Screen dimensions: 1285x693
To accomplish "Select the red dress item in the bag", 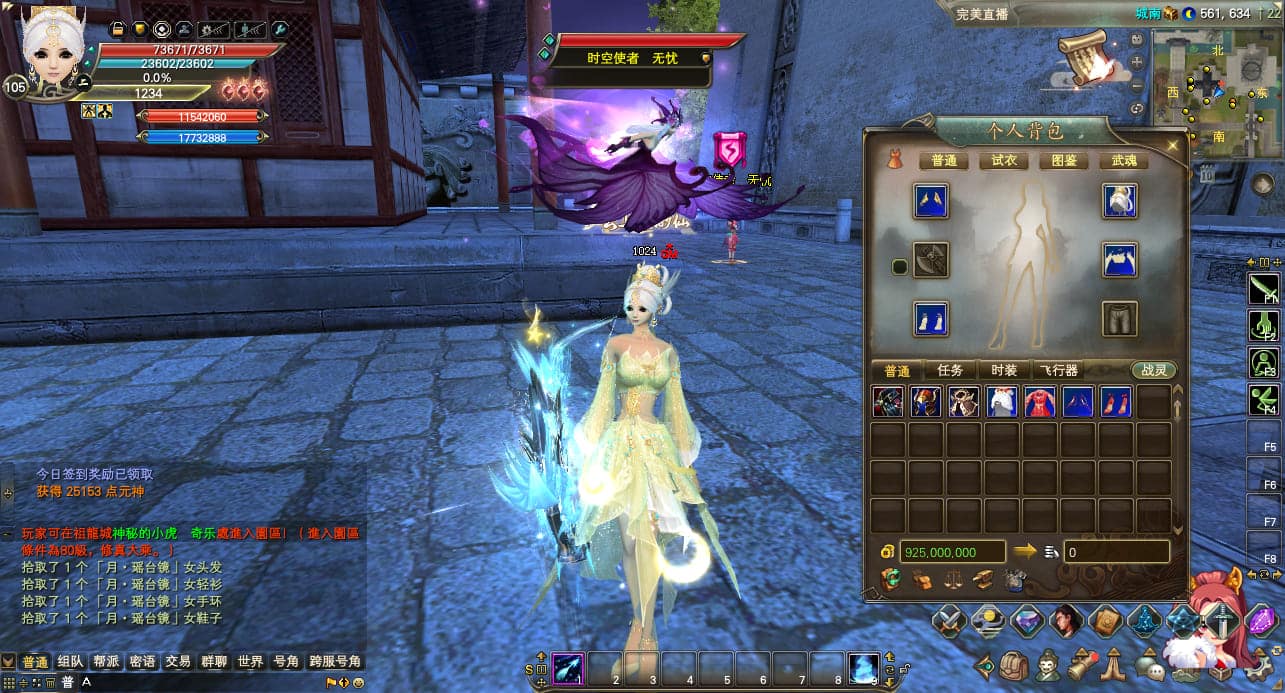I will [x=1040, y=402].
